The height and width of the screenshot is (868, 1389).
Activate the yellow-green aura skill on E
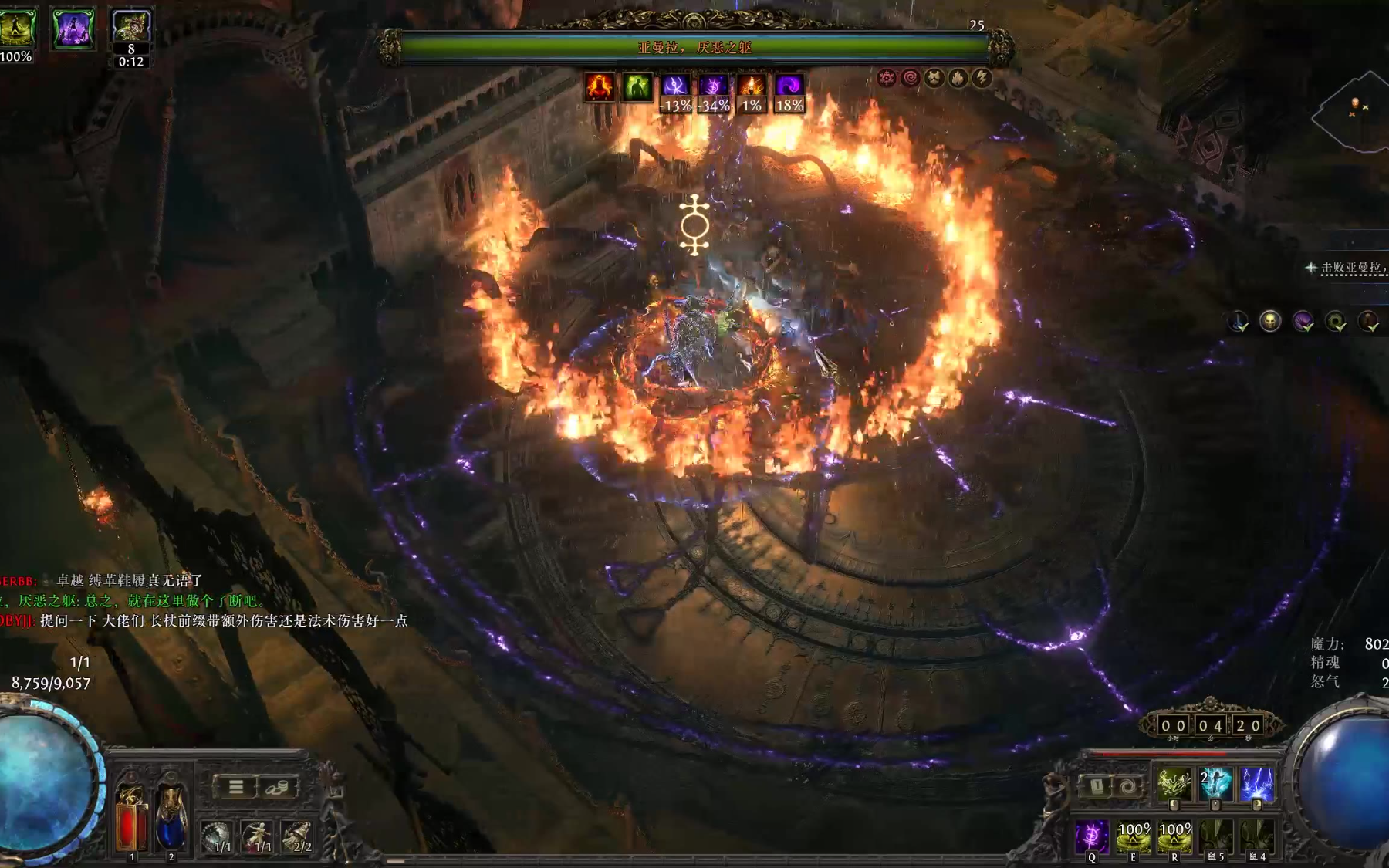(1133, 836)
